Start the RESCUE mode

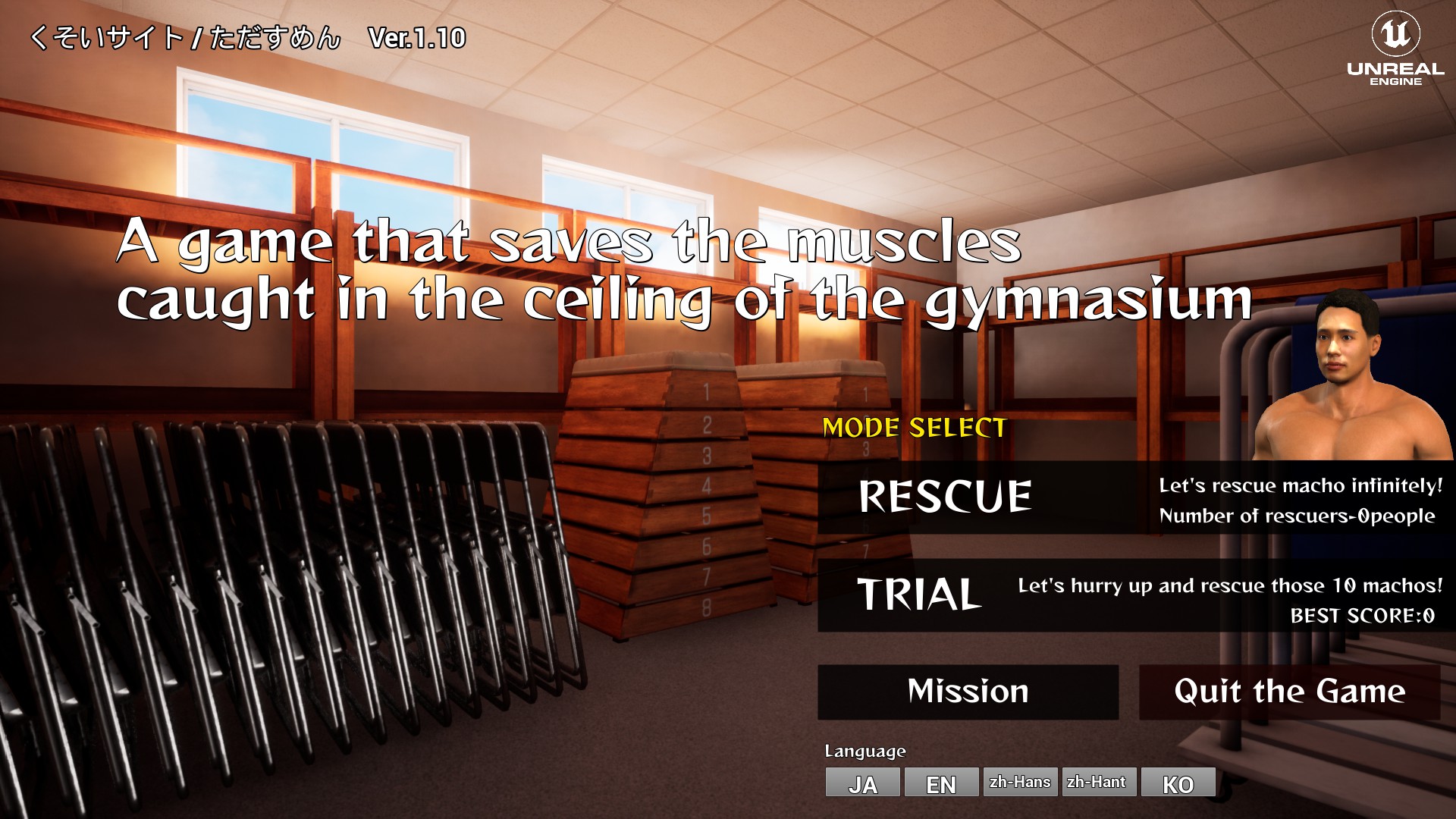tap(945, 497)
